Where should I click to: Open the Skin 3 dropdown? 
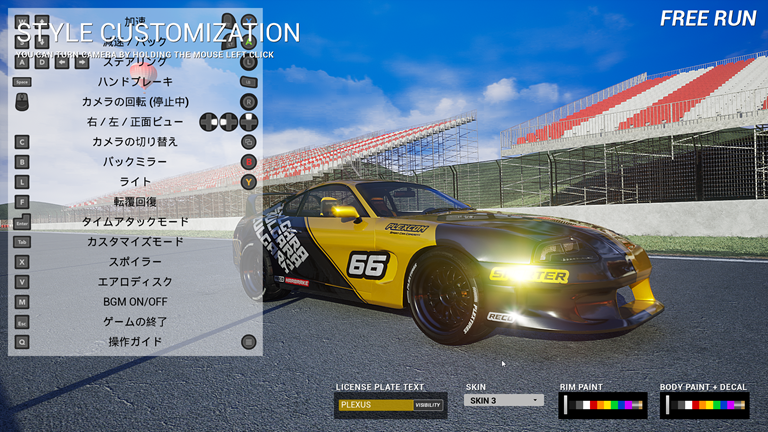pos(504,400)
